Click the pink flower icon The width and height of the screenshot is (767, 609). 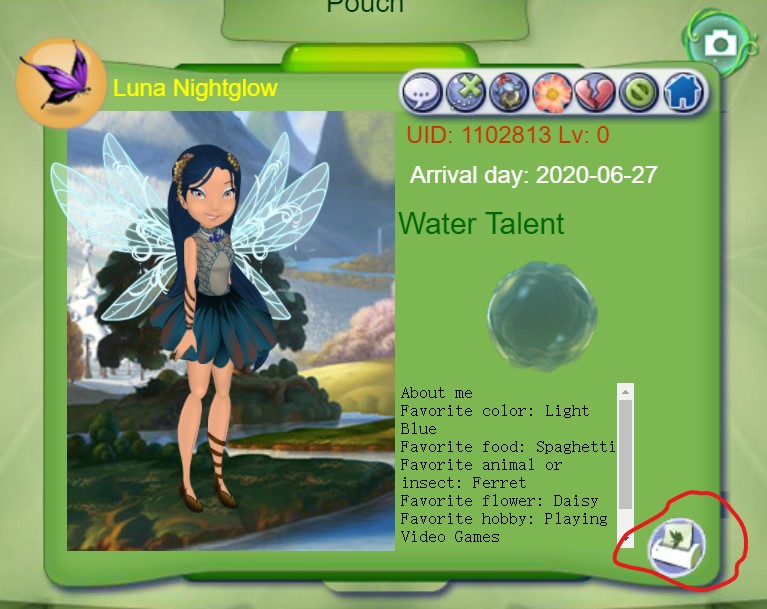552,93
